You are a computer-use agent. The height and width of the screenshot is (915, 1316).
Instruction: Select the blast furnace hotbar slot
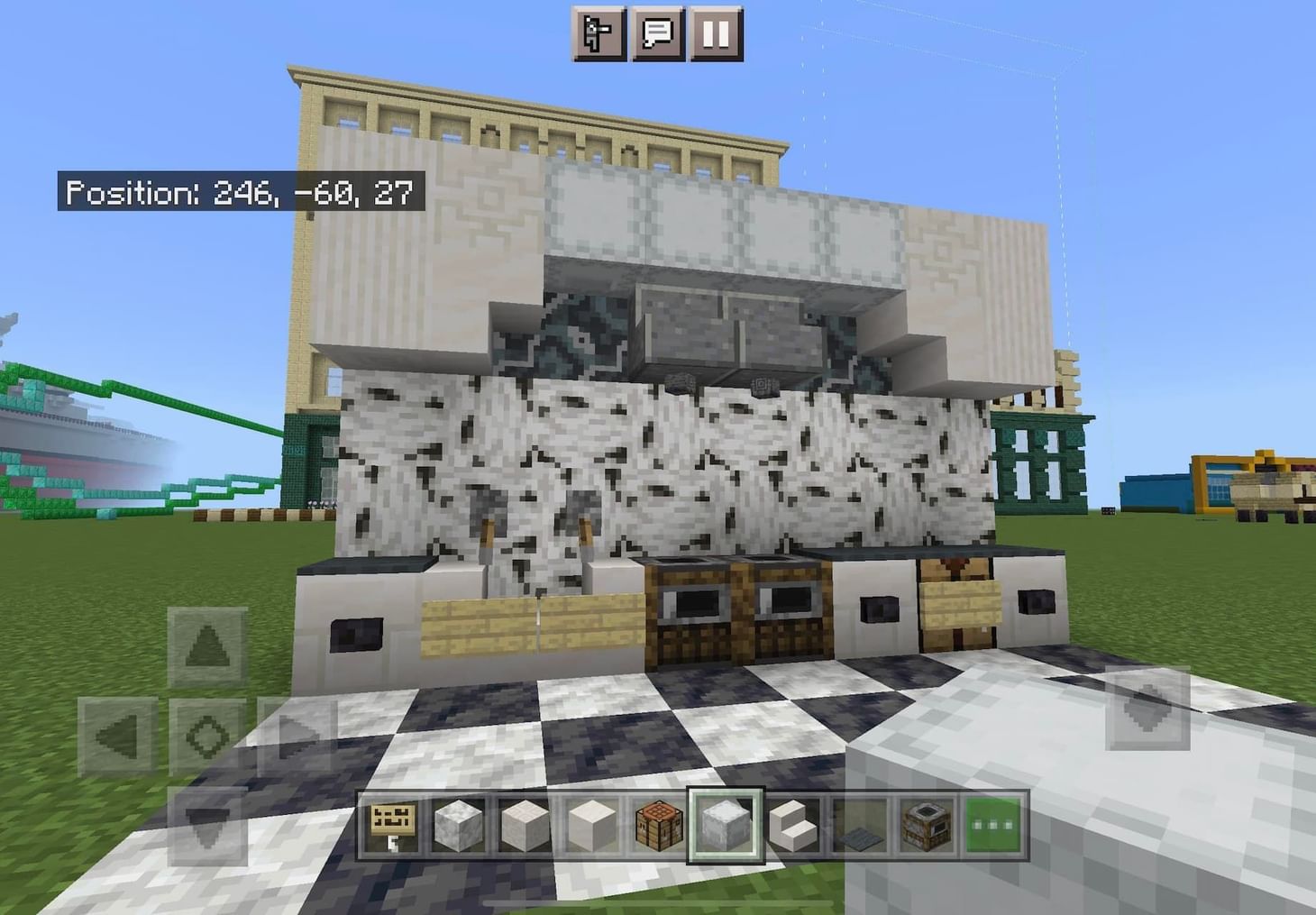coord(927,825)
